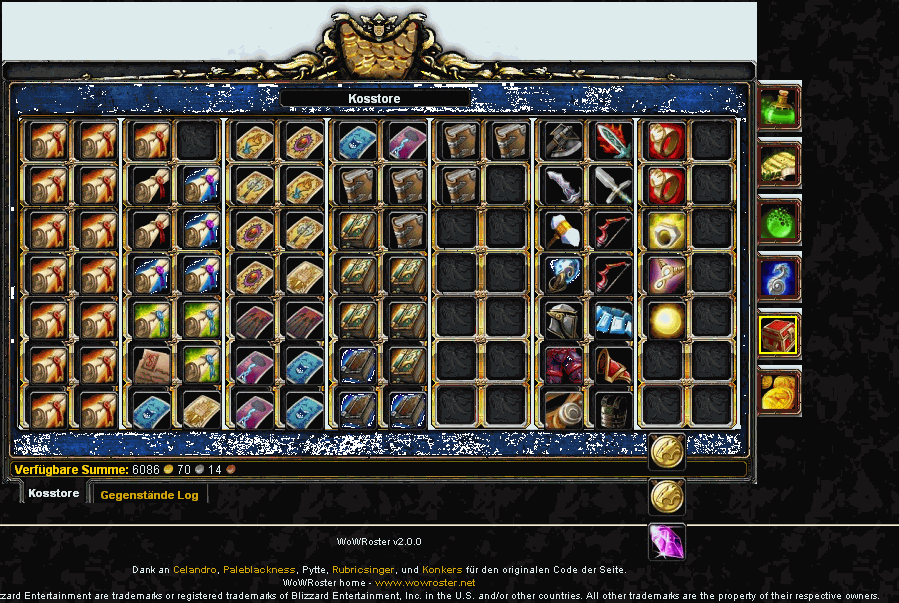Image resolution: width=899 pixels, height=603 pixels.
Task: Select the two-handed axe item
Action: pyautogui.click(x=564, y=140)
